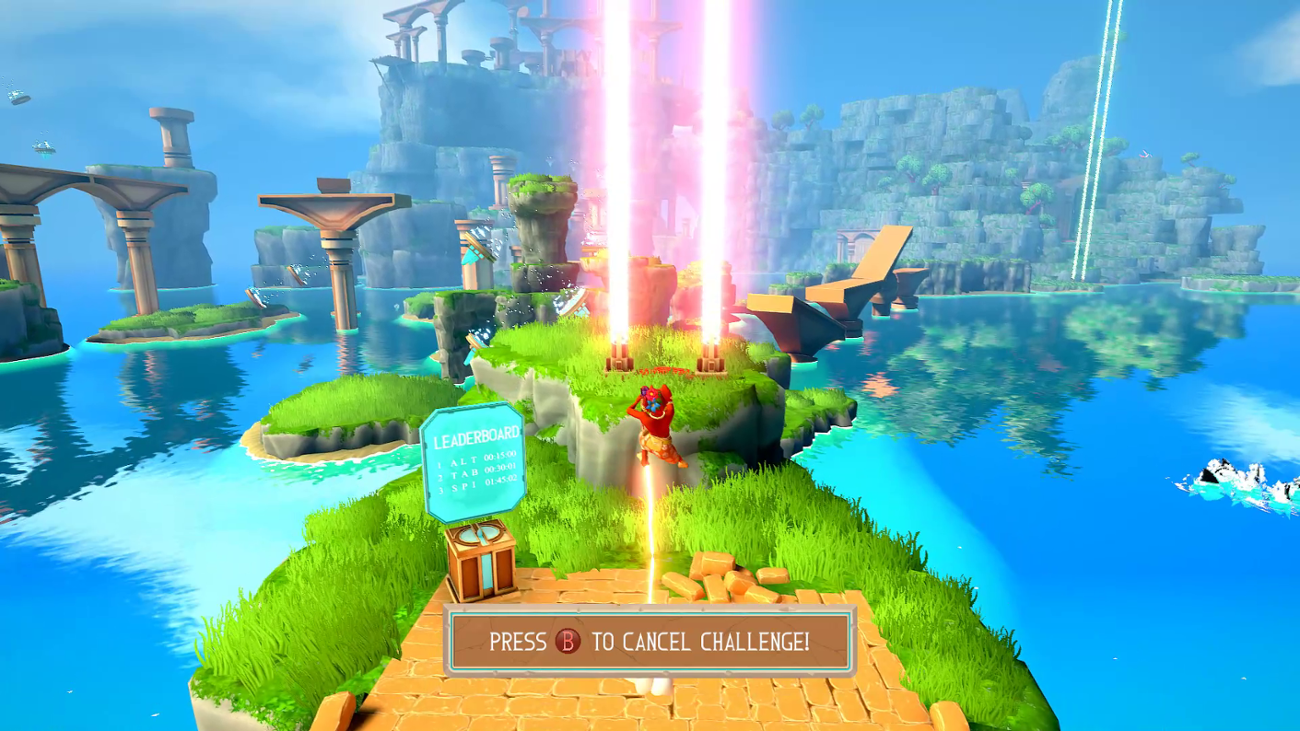Click the distant beacon beams on the right
The width and height of the screenshot is (1300, 731).
[x=1083, y=150]
